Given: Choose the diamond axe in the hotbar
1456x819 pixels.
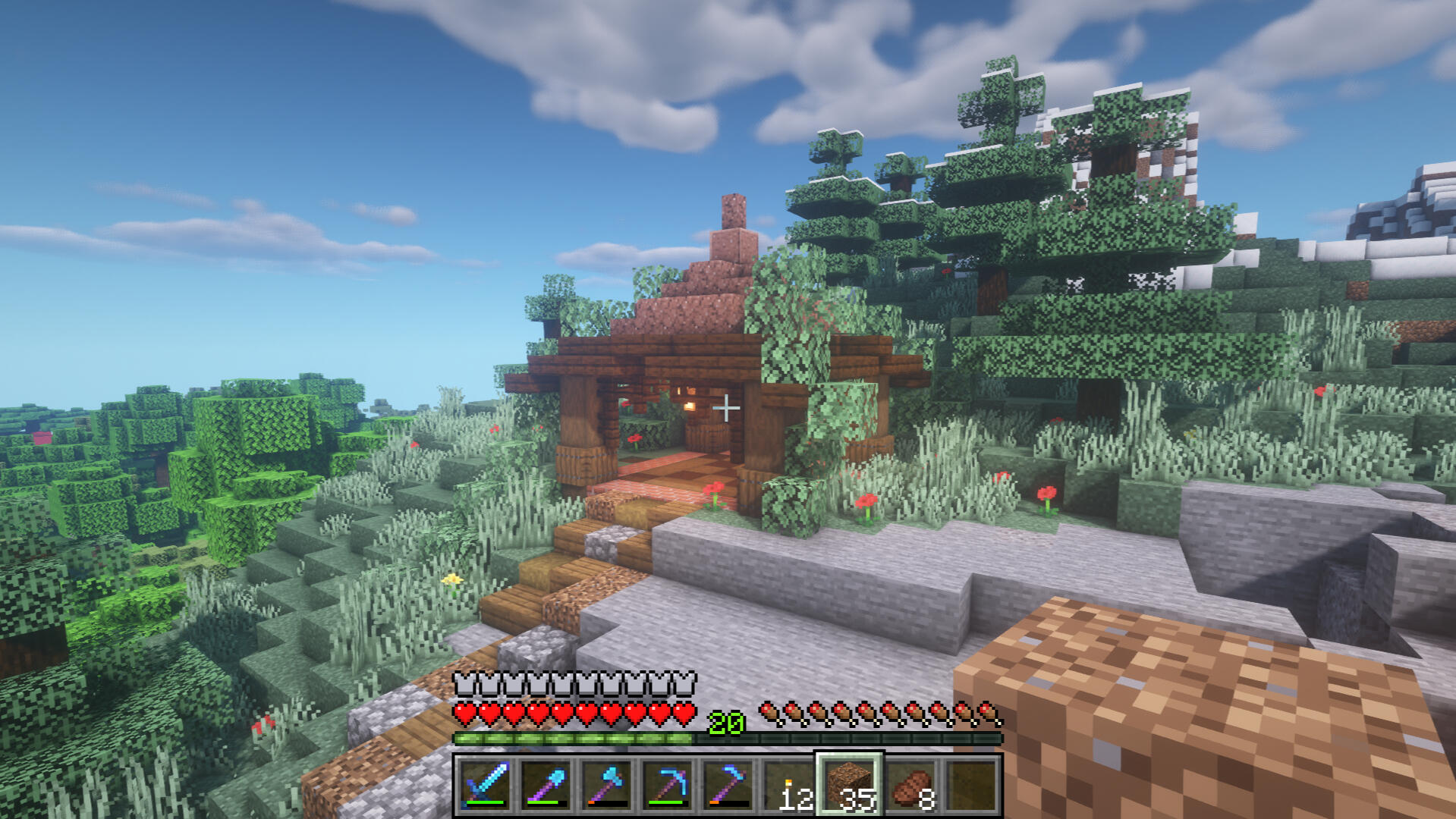Looking at the screenshot, I should [x=606, y=785].
